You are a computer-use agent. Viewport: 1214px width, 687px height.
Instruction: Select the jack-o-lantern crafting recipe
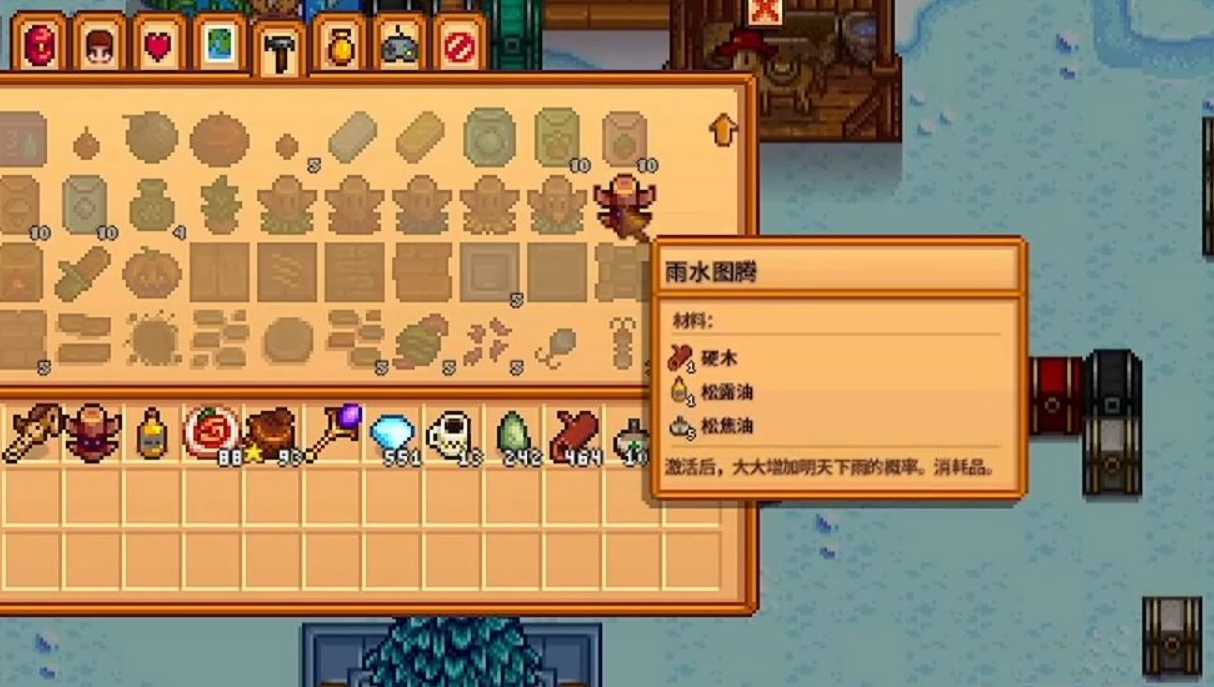[152, 272]
